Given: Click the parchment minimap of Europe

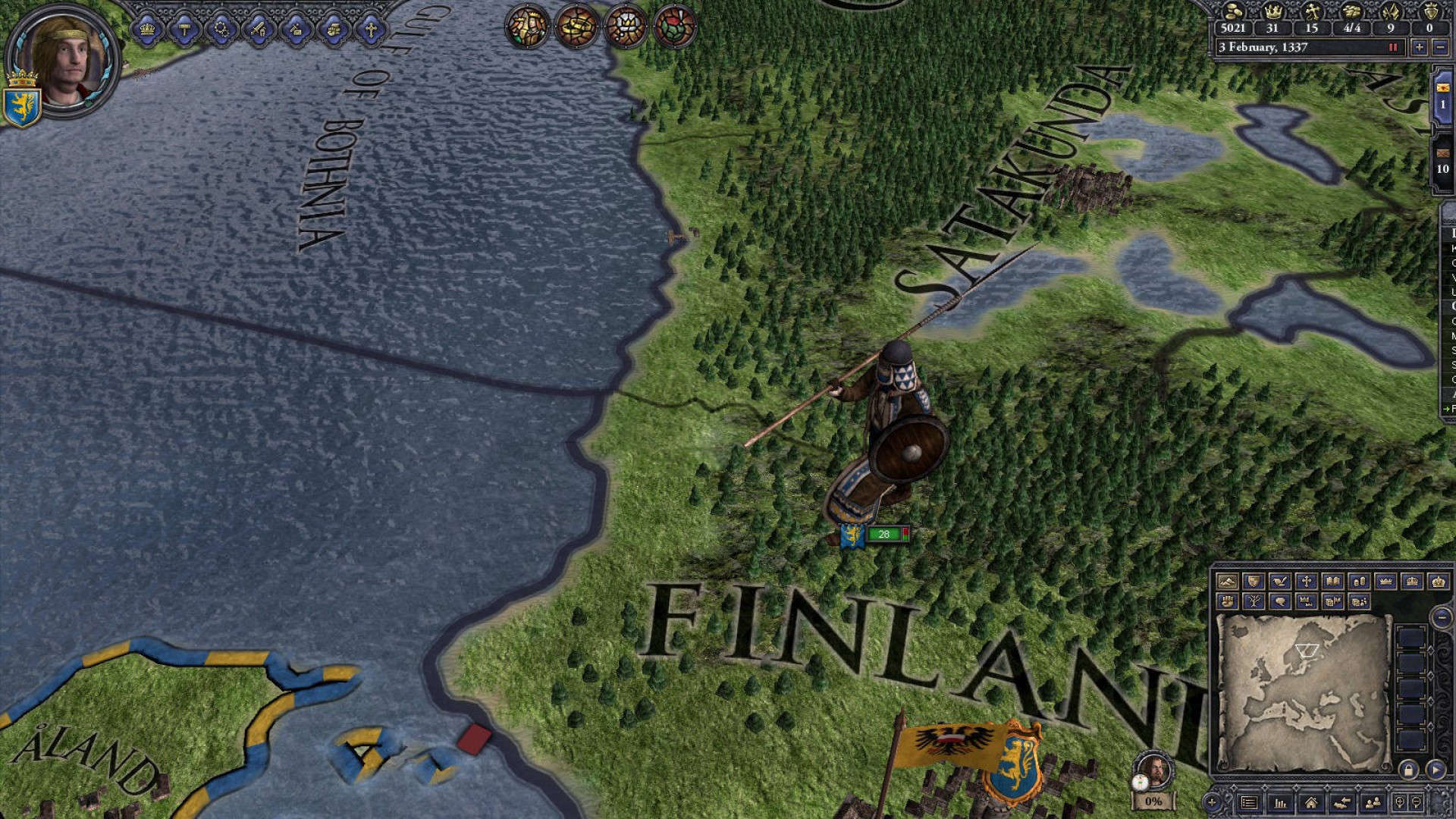Looking at the screenshot, I should point(1304,692).
